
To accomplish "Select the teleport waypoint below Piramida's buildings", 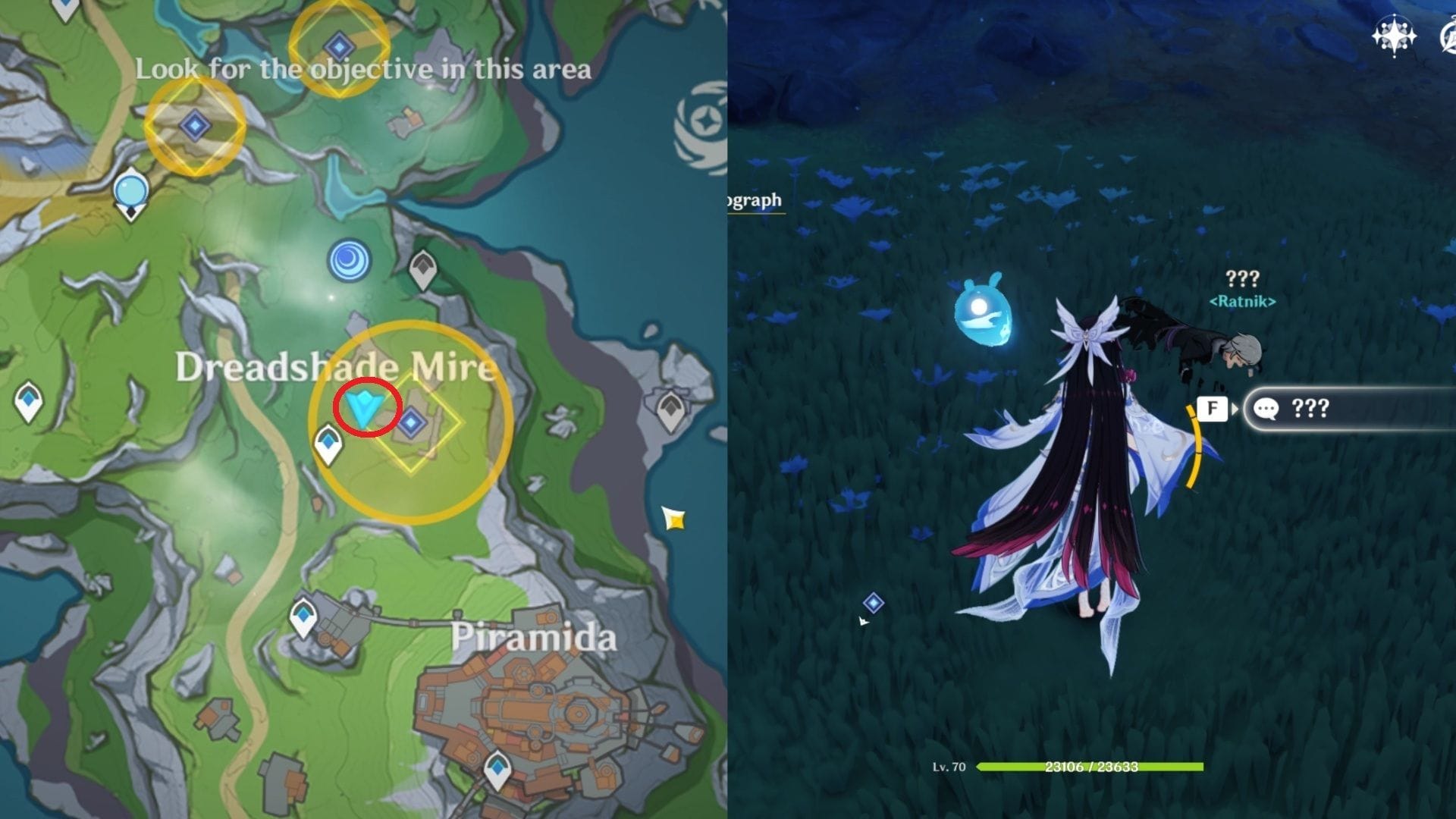I will click(497, 770).
